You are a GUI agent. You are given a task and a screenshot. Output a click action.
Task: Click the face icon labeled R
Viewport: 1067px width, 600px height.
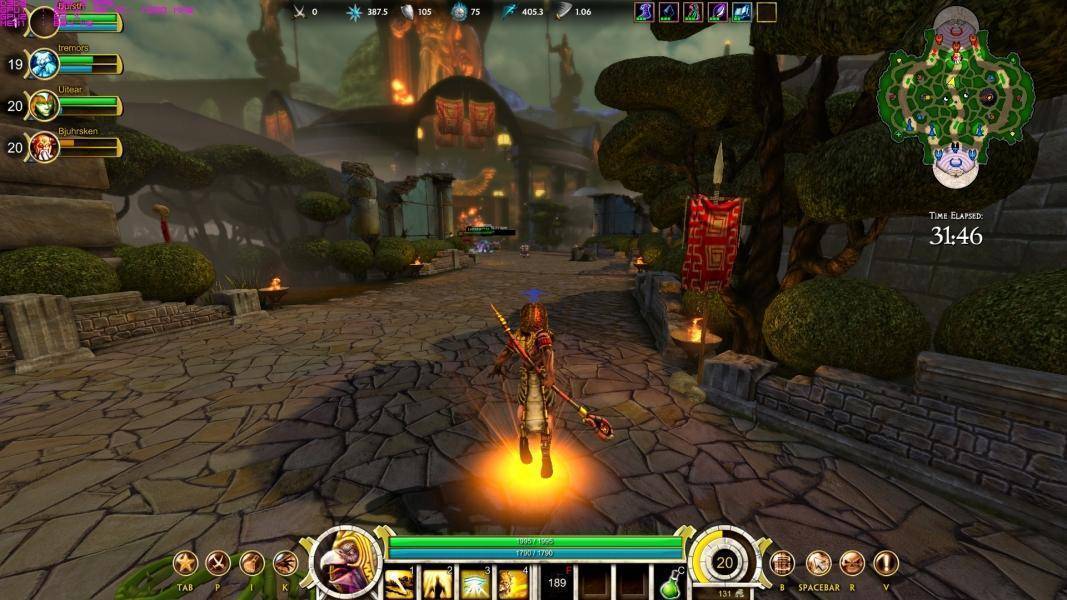[852, 563]
